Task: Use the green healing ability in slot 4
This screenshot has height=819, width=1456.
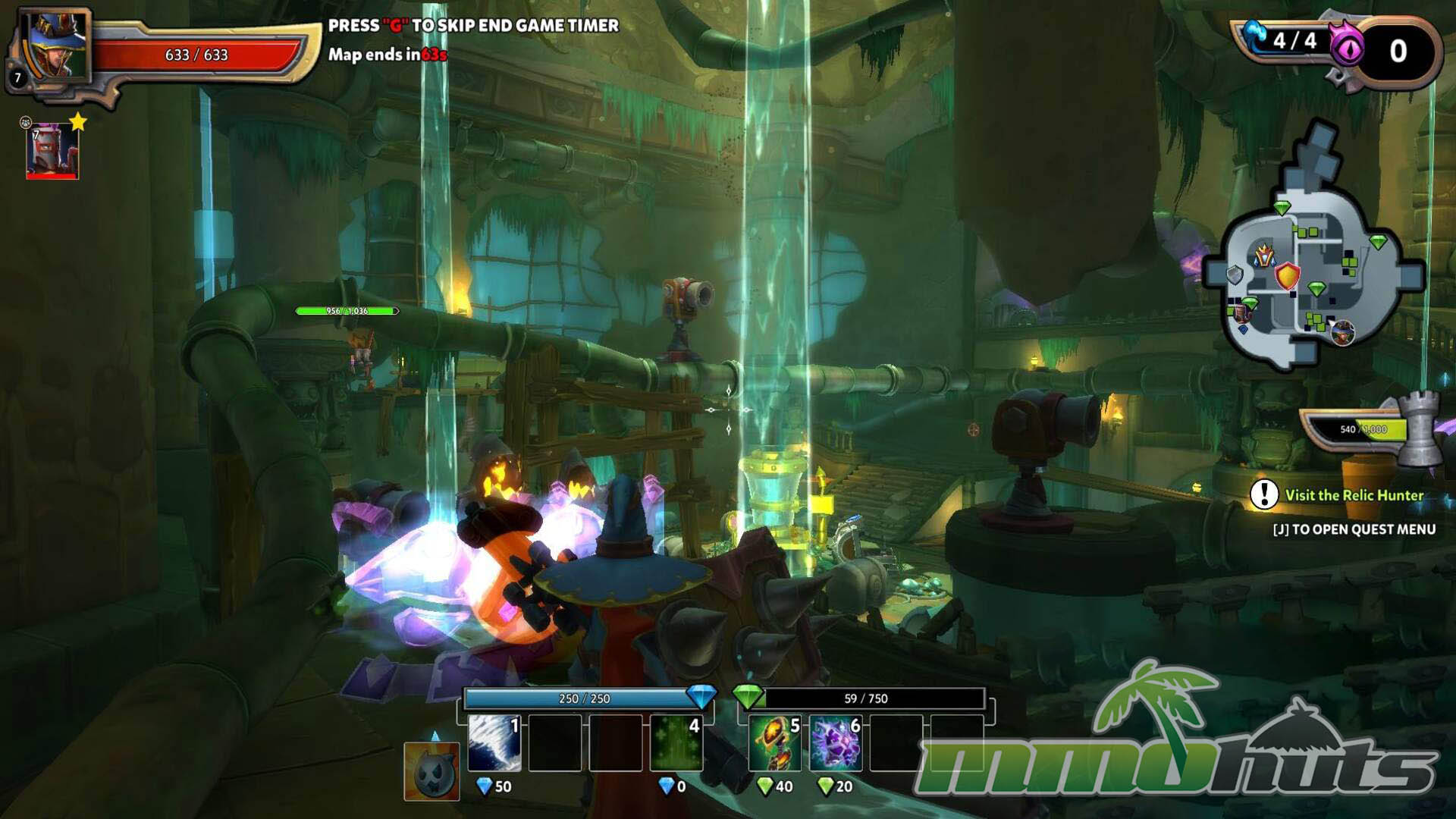Action: 676,742
